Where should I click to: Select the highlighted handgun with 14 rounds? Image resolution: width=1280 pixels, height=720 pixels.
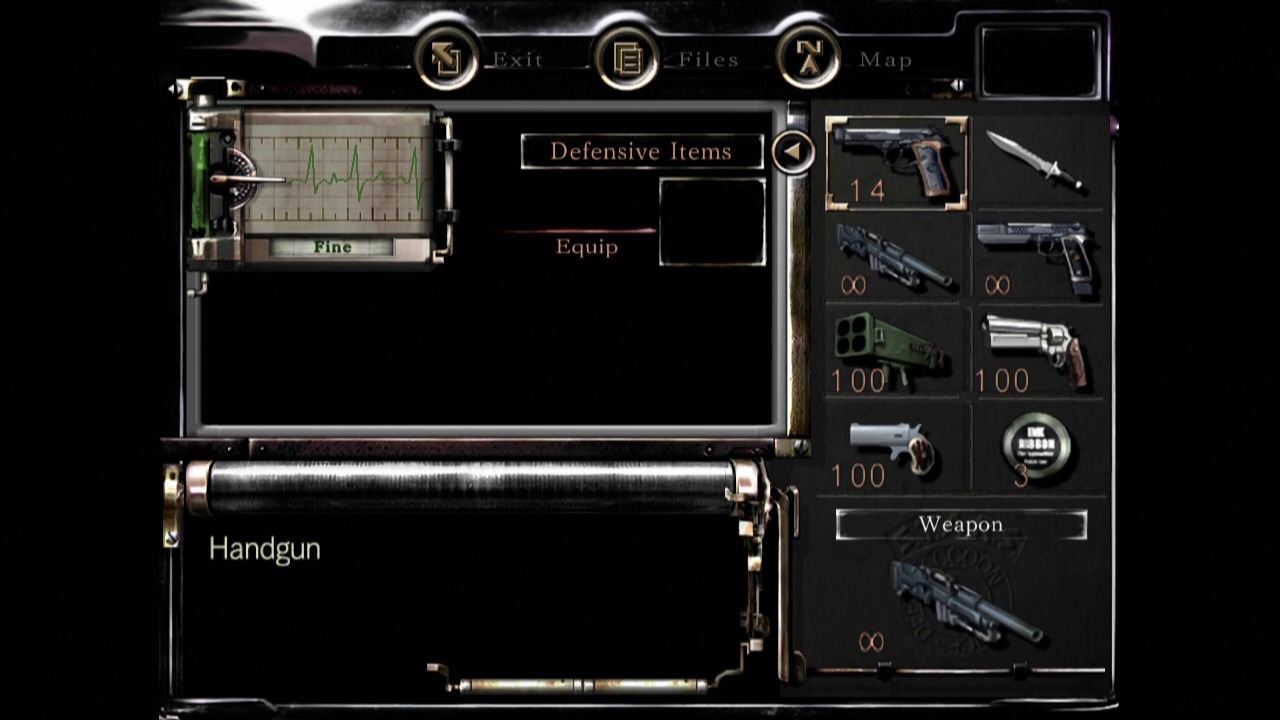[x=896, y=162]
